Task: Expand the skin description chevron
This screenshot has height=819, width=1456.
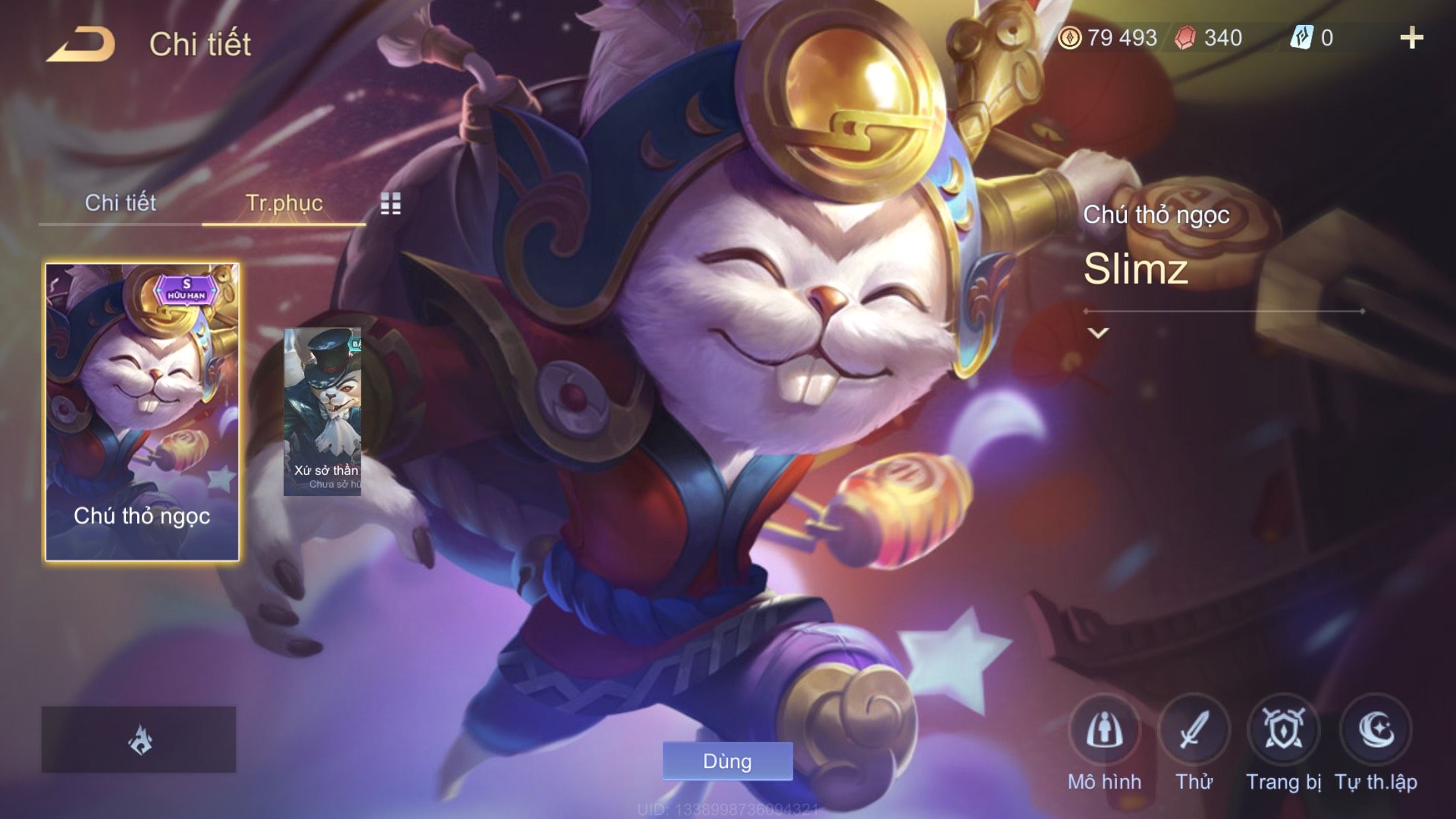Action: coord(1098,333)
